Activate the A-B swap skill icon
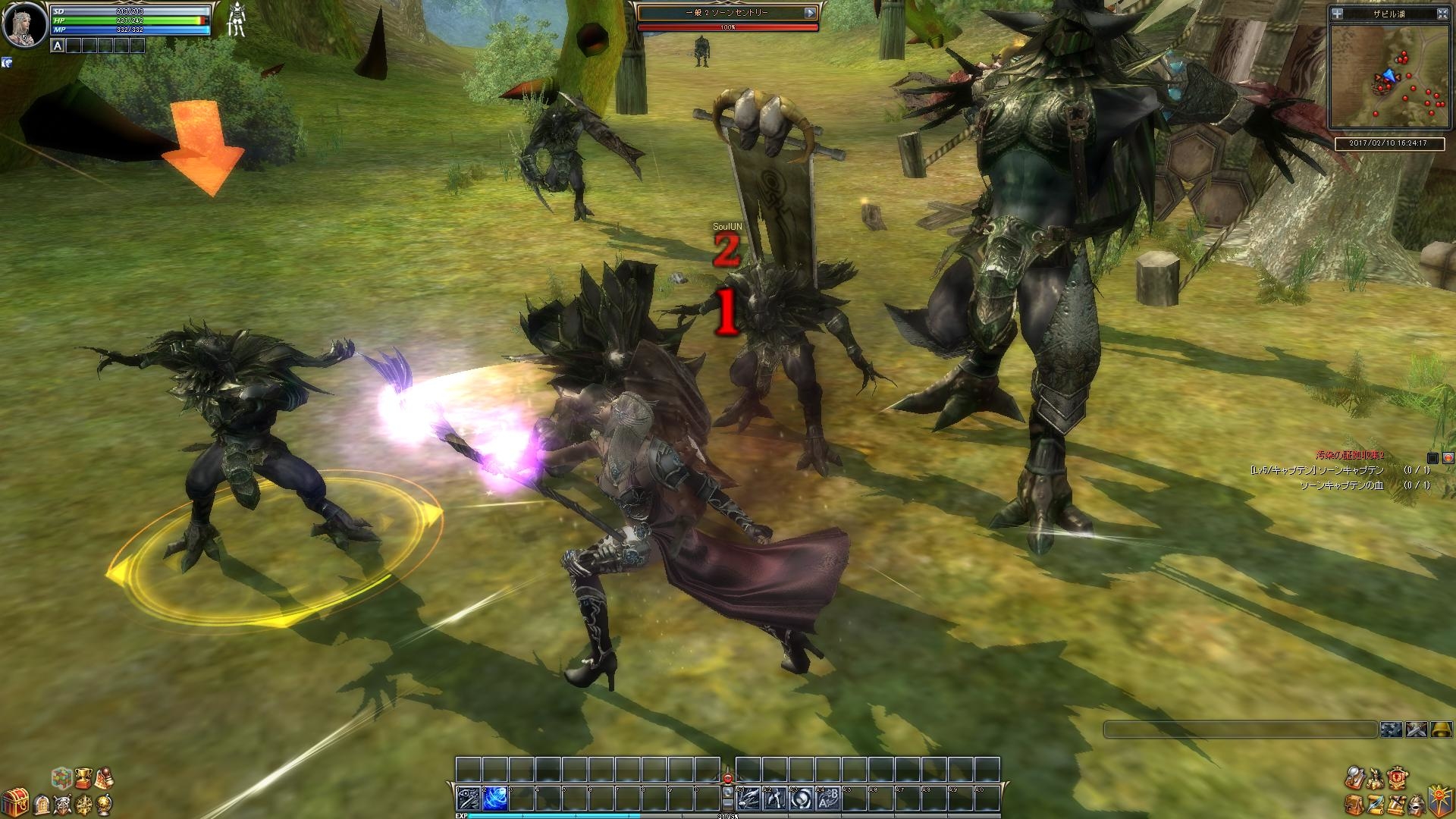Viewport: 1456px width, 819px height. 828,799
